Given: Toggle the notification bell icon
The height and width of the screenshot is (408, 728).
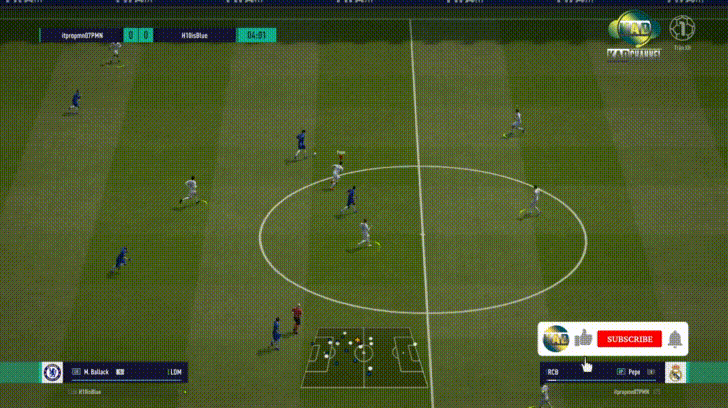Looking at the screenshot, I should 675,339.
